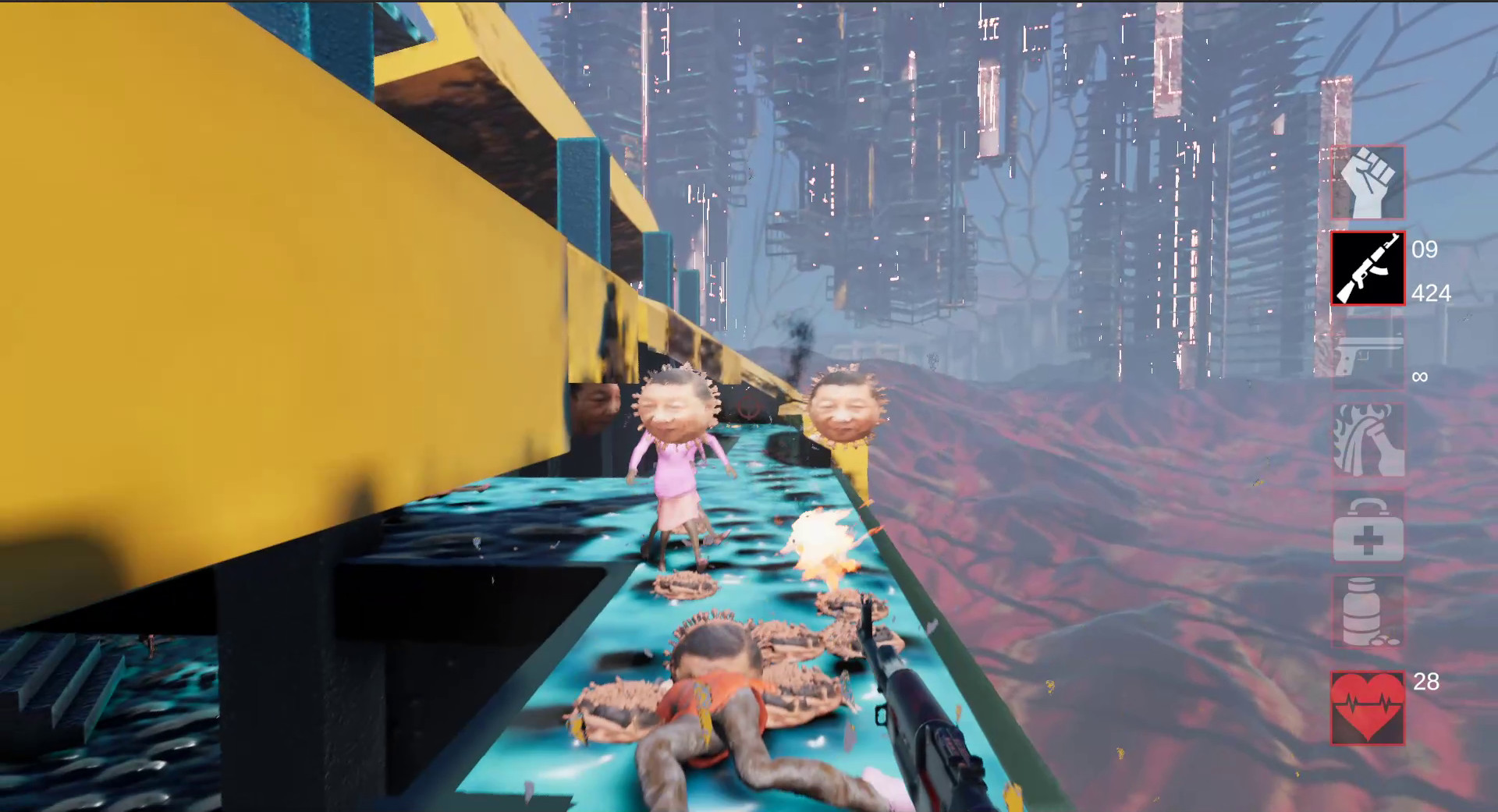Select the pill bottle item slot
Viewport: 1498px width, 812px height.
coord(1367,612)
